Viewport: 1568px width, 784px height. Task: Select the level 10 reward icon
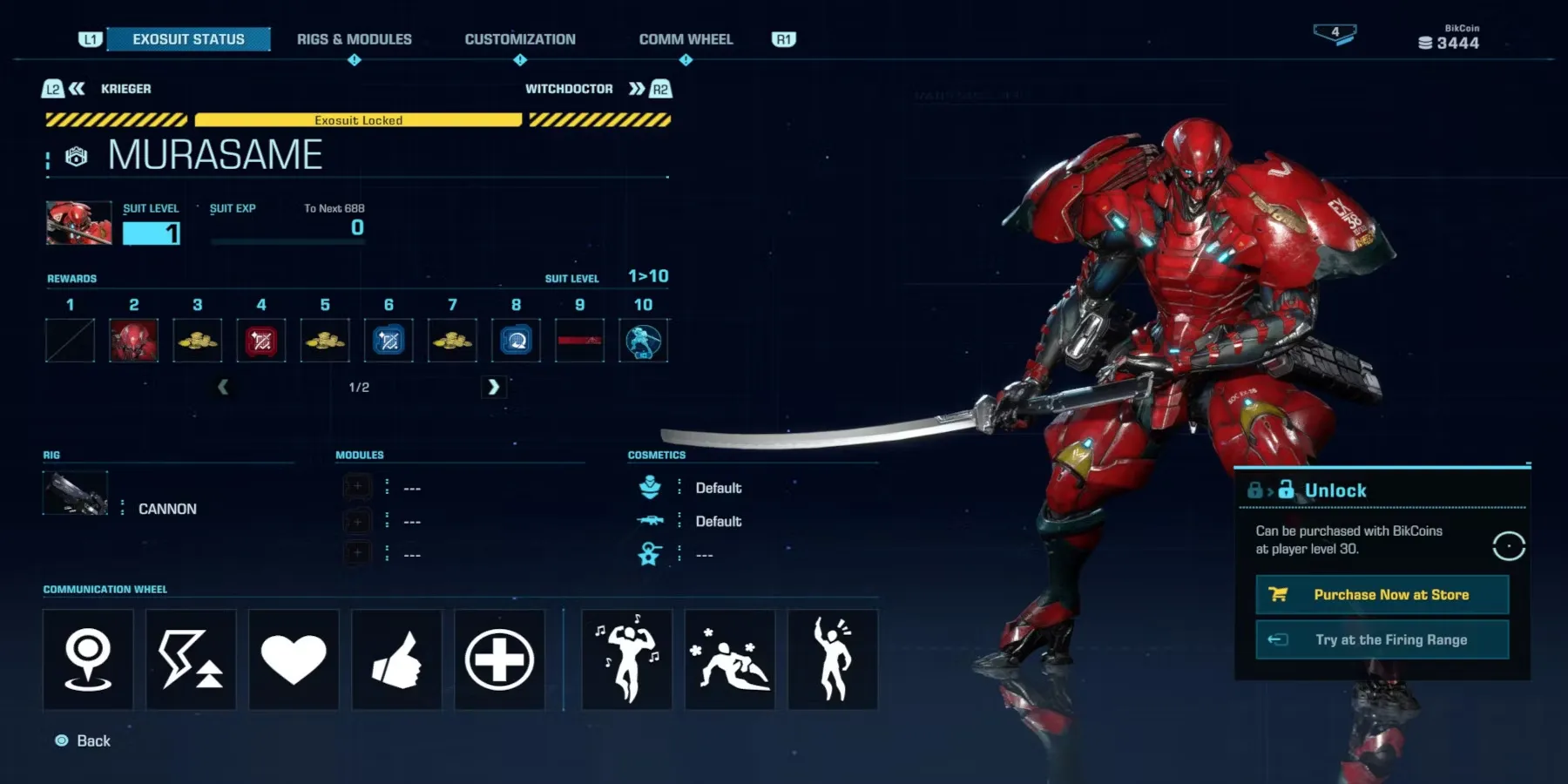(x=644, y=341)
